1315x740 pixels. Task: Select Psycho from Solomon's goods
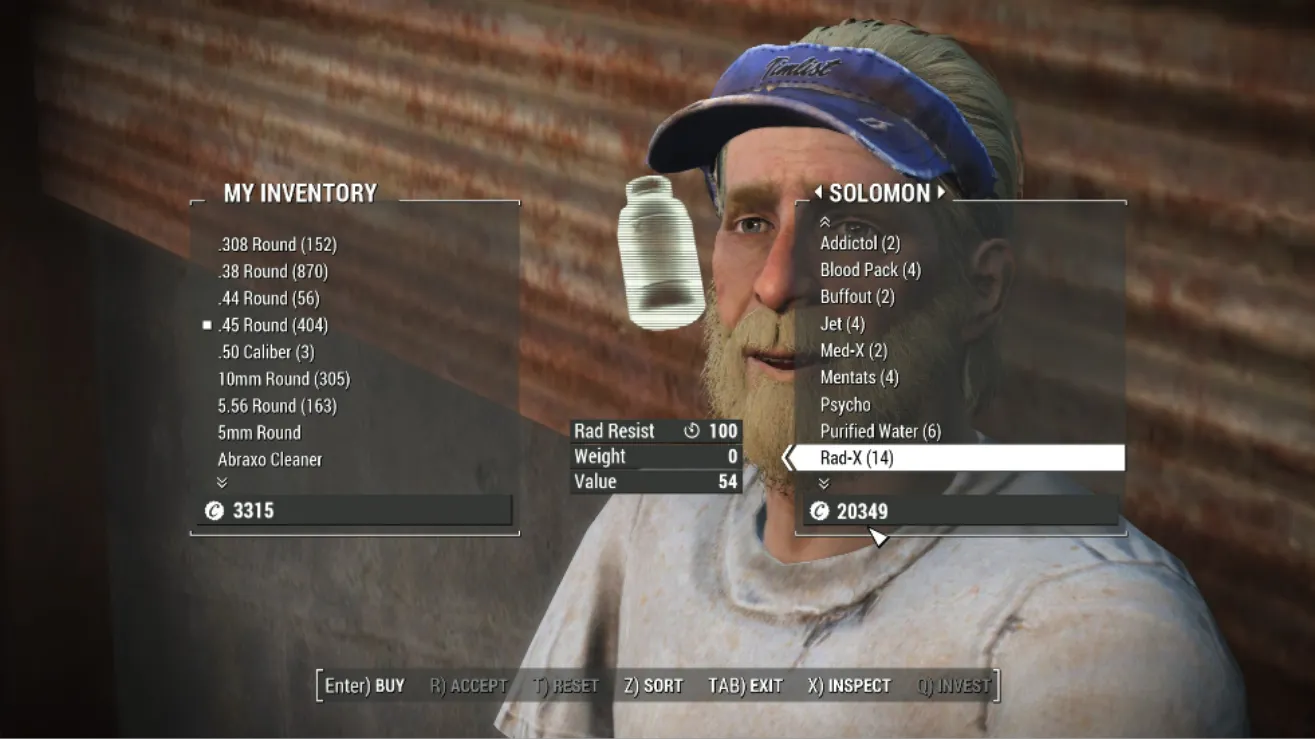[845, 405]
